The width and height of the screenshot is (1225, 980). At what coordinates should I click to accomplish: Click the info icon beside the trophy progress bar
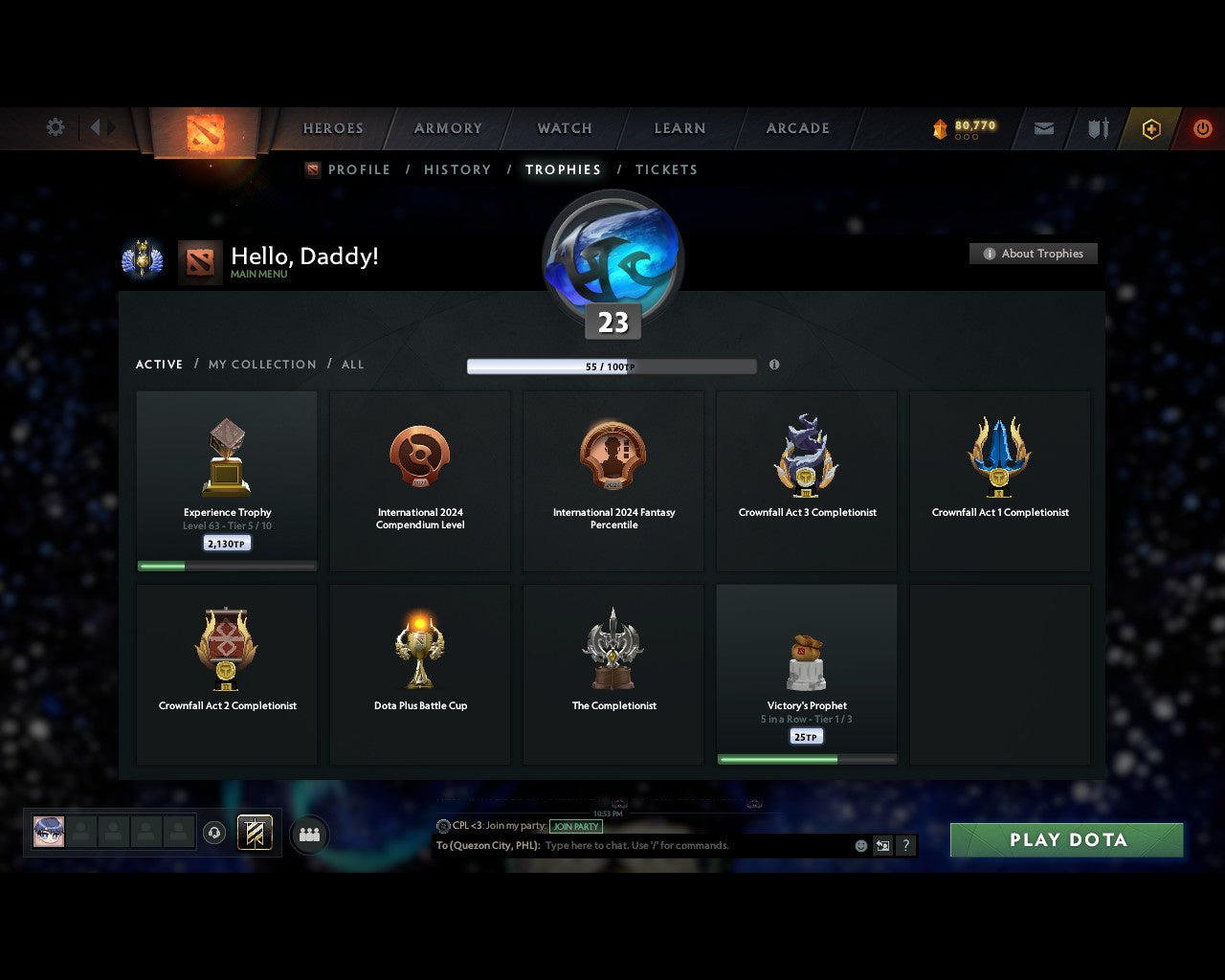774,365
